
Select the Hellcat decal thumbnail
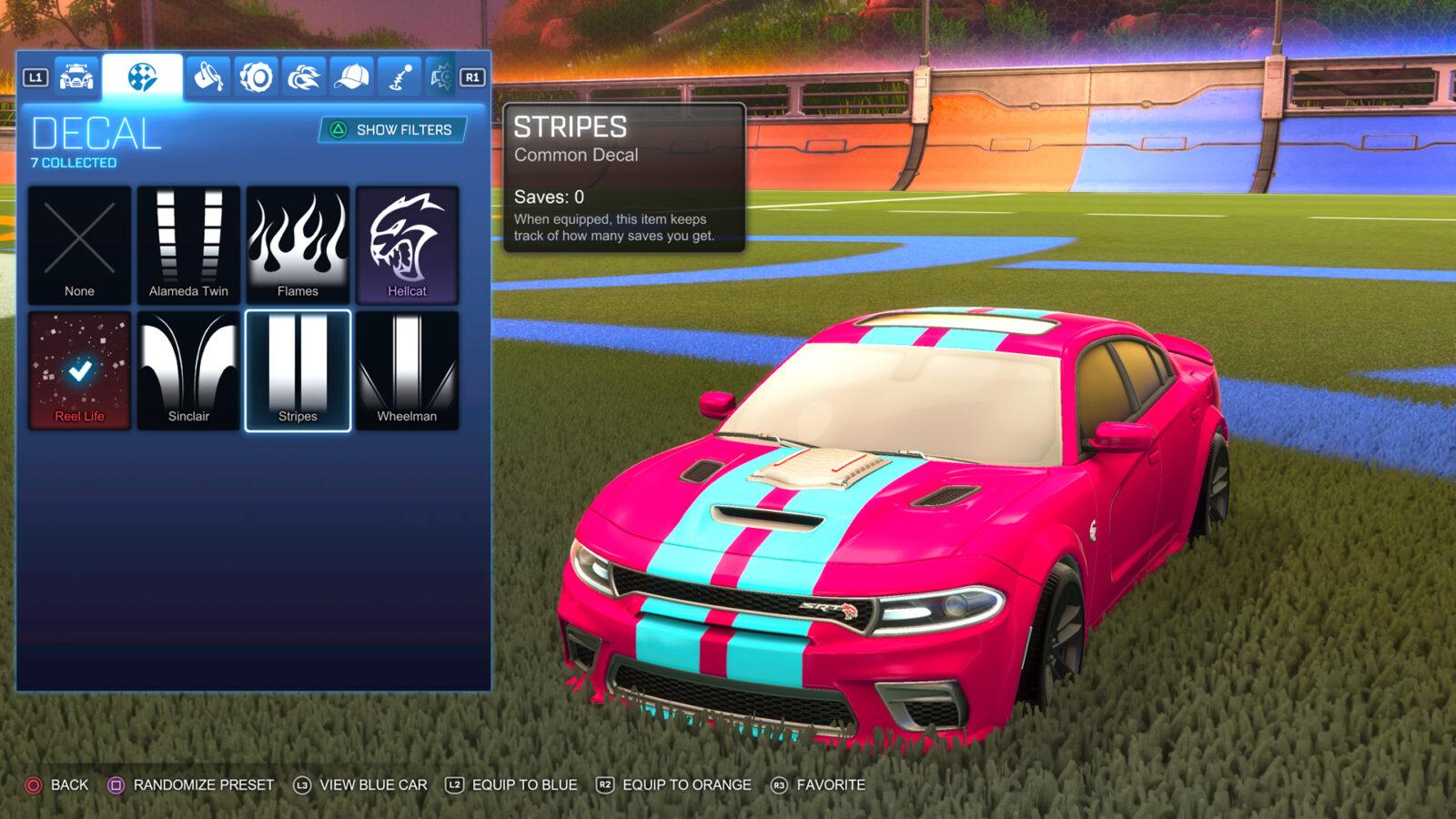coord(407,241)
